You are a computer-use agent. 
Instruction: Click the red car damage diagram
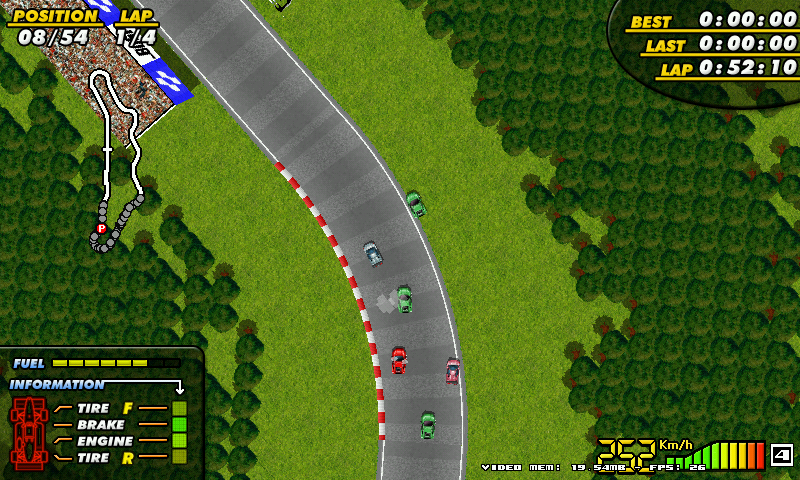click(x=29, y=430)
